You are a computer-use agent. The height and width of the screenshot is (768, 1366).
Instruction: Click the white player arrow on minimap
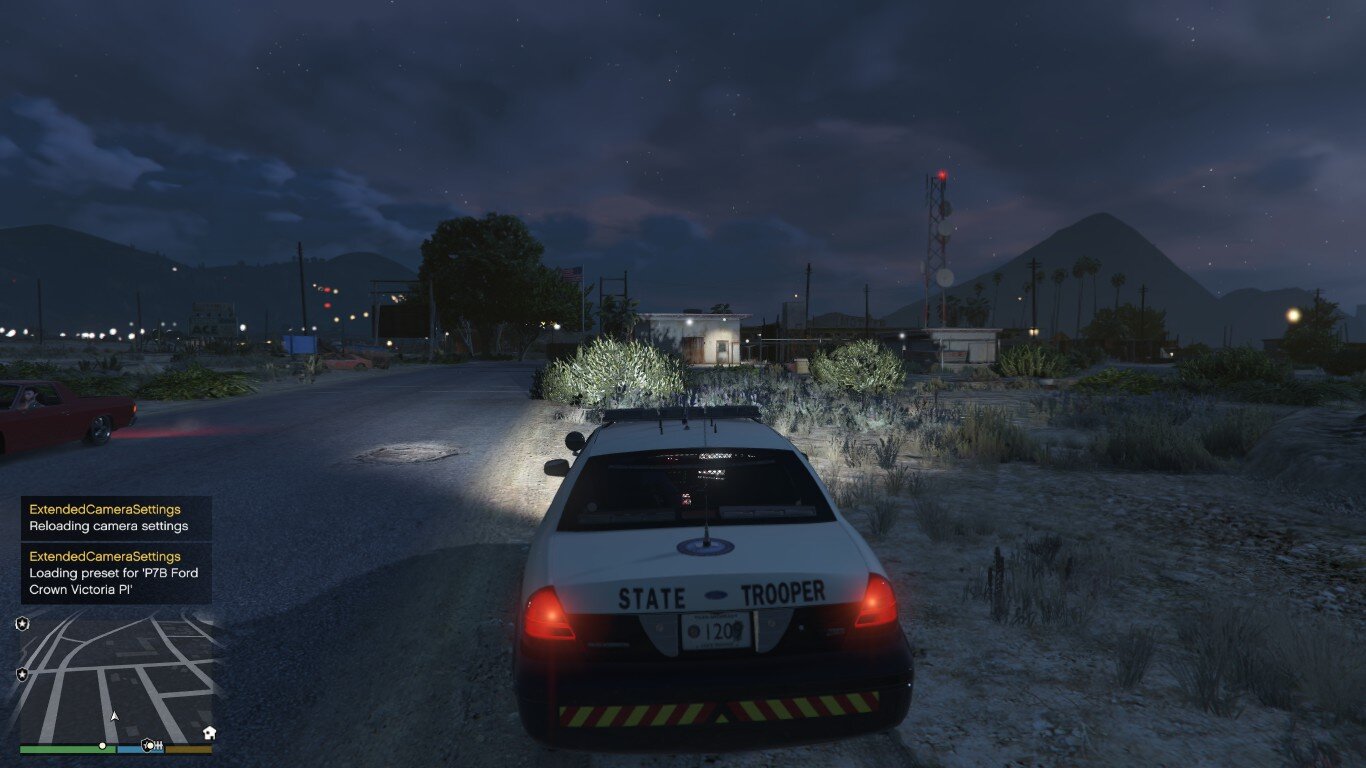click(x=114, y=716)
